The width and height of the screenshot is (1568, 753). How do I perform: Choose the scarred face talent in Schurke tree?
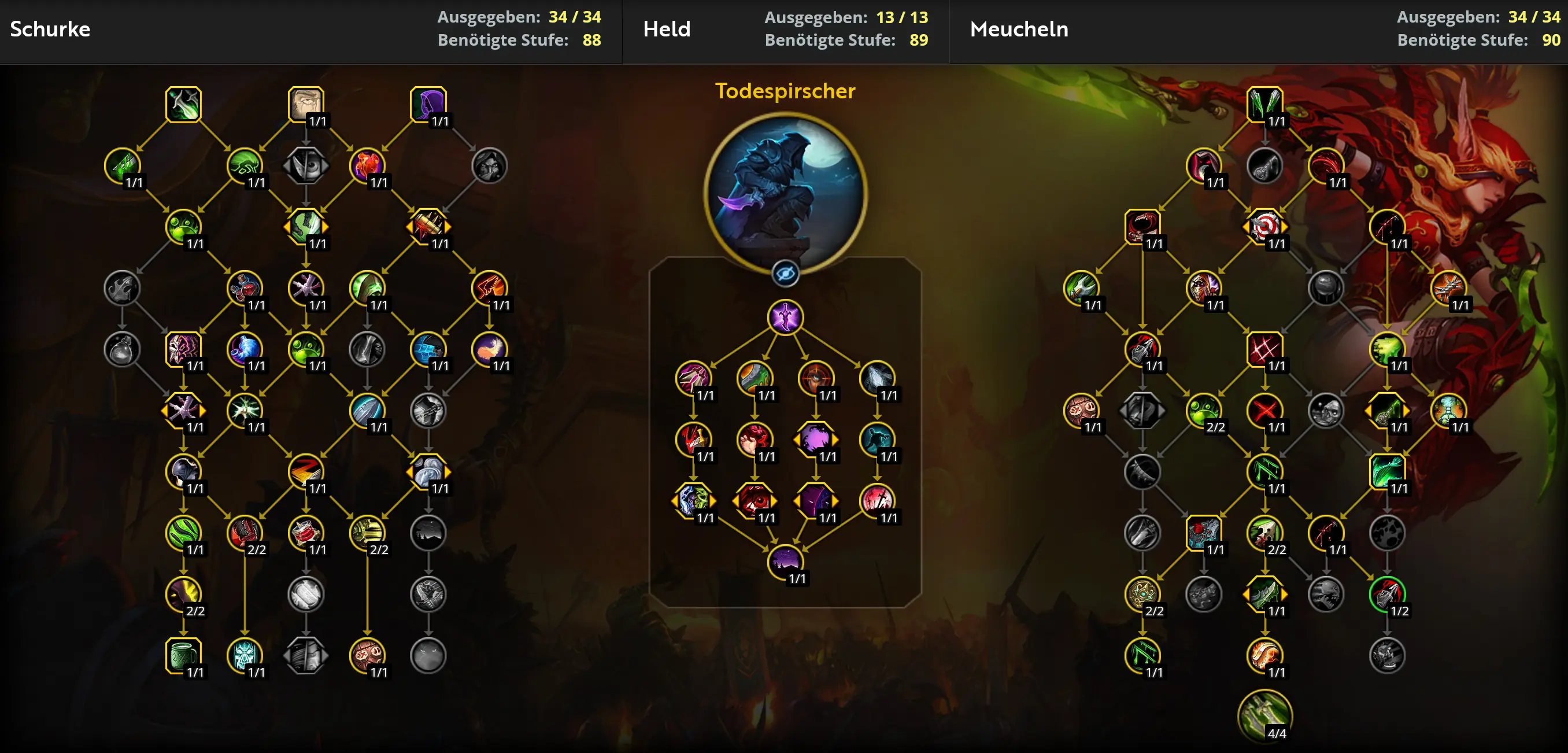click(306, 104)
